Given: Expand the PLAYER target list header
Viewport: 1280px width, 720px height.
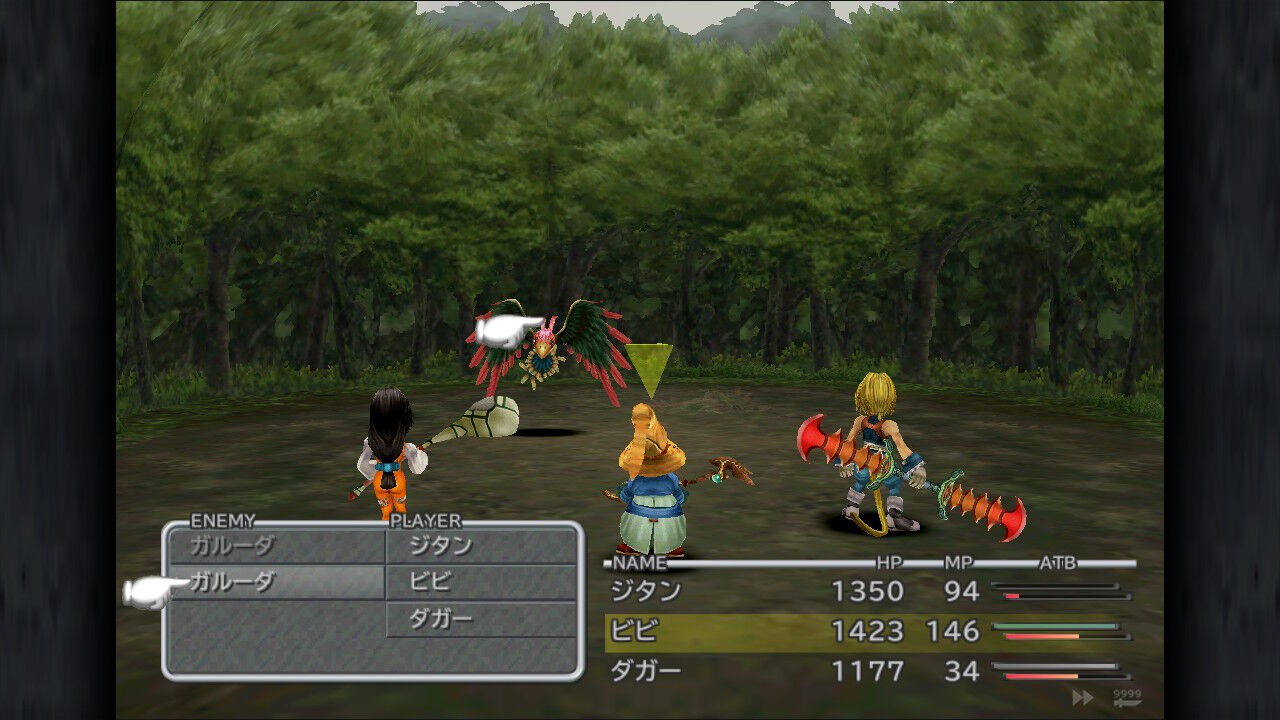Looking at the screenshot, I should [424, 520].
